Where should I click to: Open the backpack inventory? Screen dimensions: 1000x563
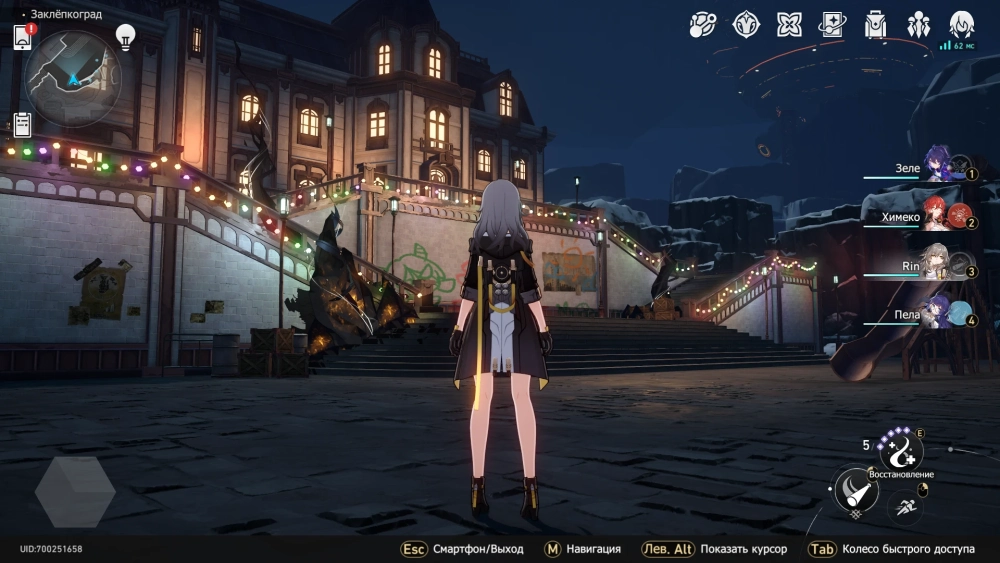(875, 24)
